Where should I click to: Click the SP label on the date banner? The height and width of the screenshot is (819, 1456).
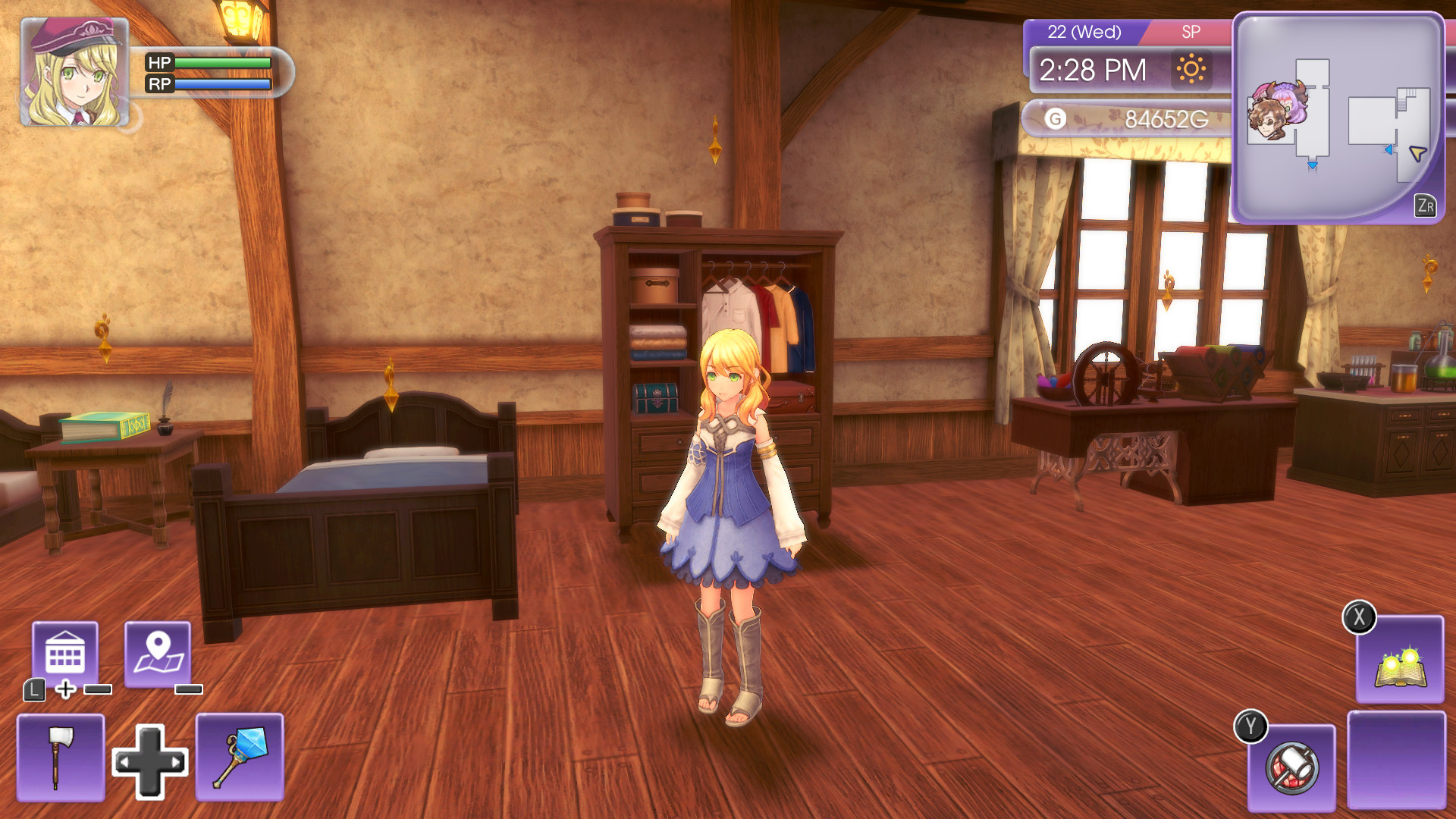1191,32
